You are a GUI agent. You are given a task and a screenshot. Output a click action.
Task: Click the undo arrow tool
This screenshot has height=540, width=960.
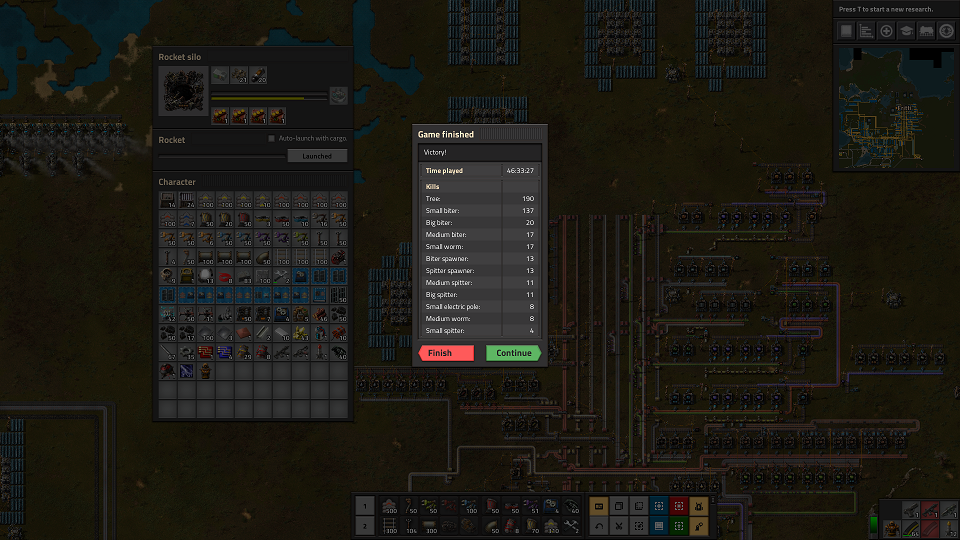coord(599,526)
